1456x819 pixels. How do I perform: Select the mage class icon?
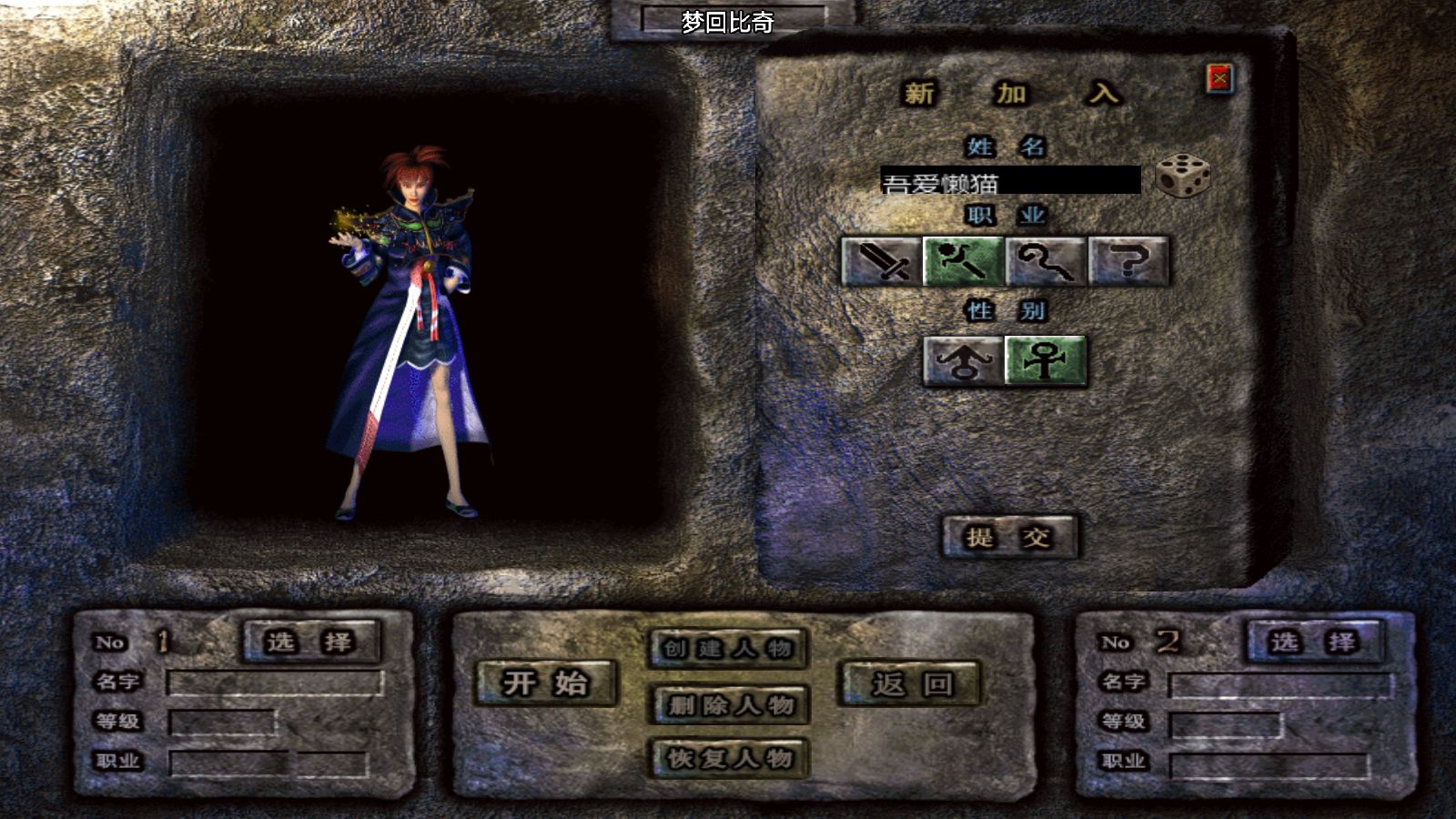(x=963, y=261)
